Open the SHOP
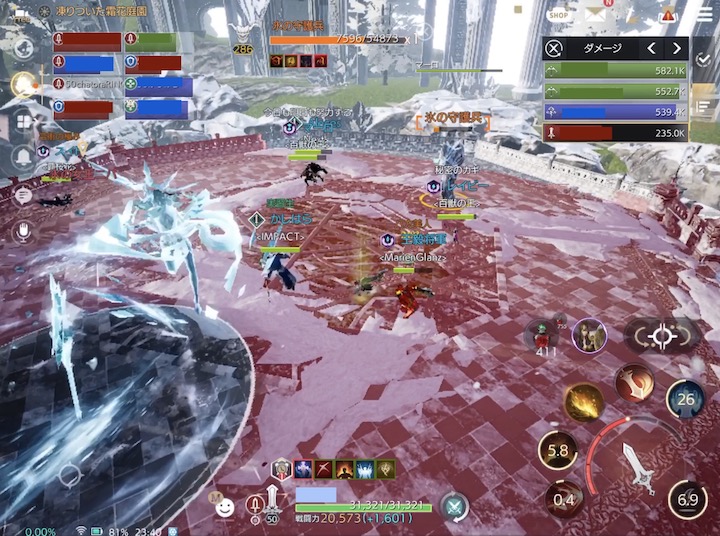 tap(559, 15)
